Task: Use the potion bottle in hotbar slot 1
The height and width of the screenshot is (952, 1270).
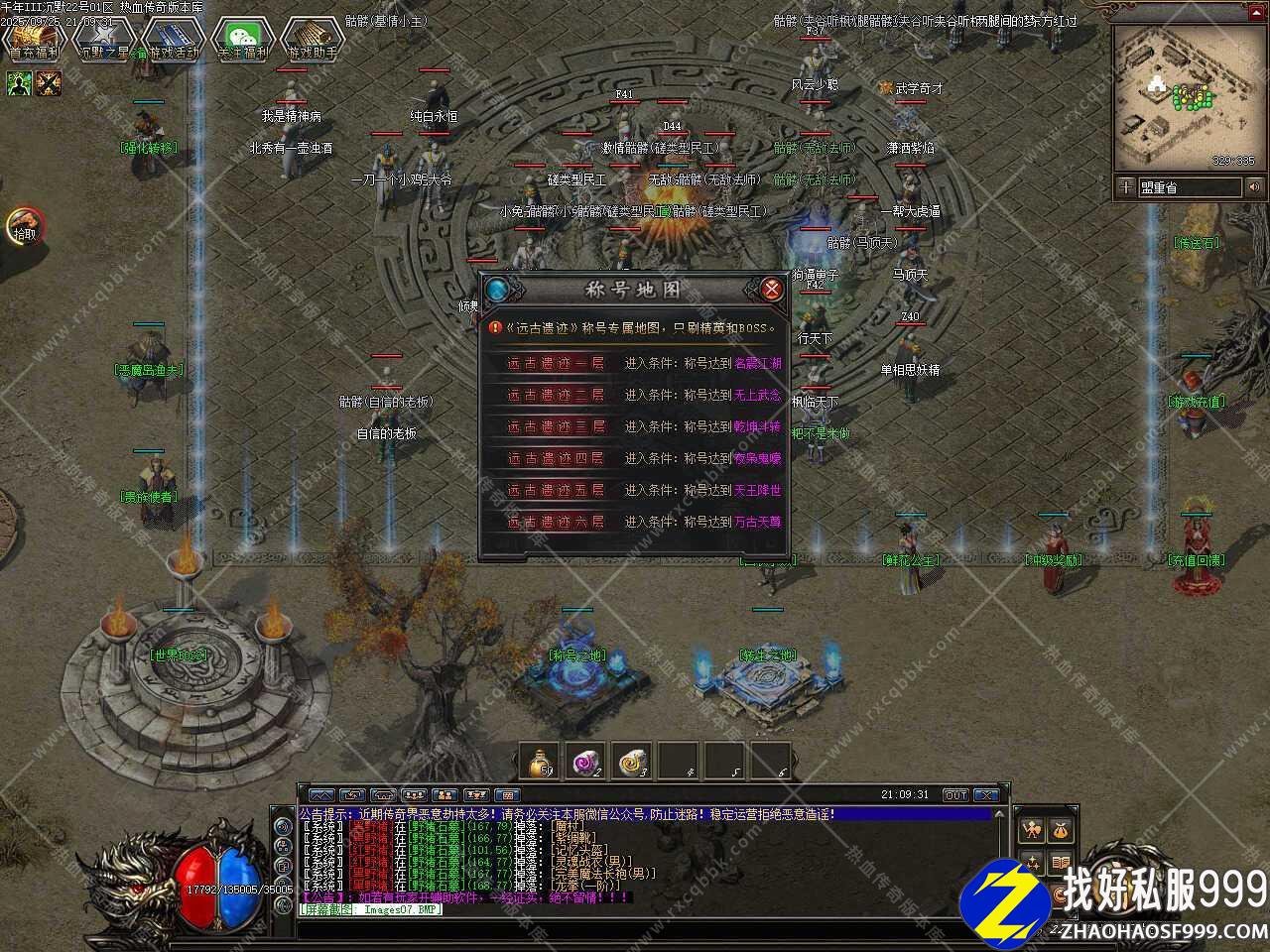Action: tap(540, 762)
